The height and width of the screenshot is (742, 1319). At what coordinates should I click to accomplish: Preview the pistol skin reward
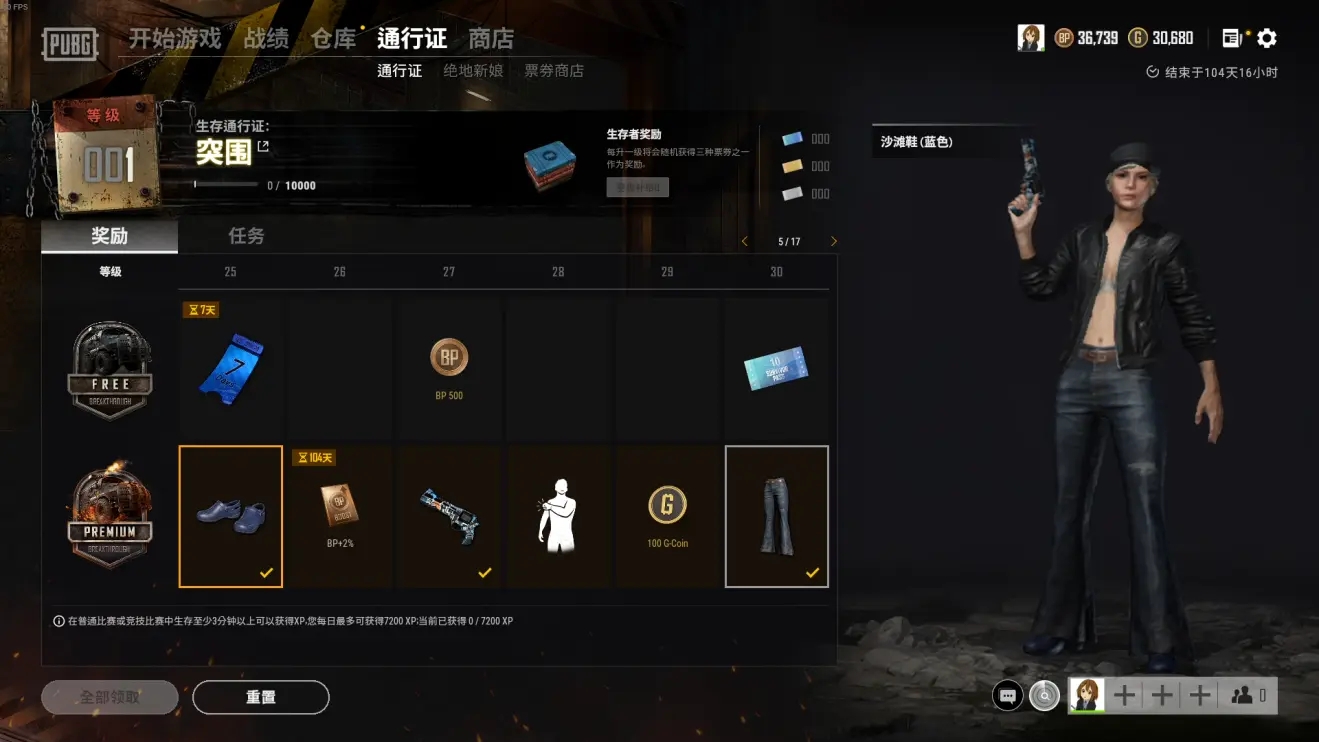[x=449, y=516]
